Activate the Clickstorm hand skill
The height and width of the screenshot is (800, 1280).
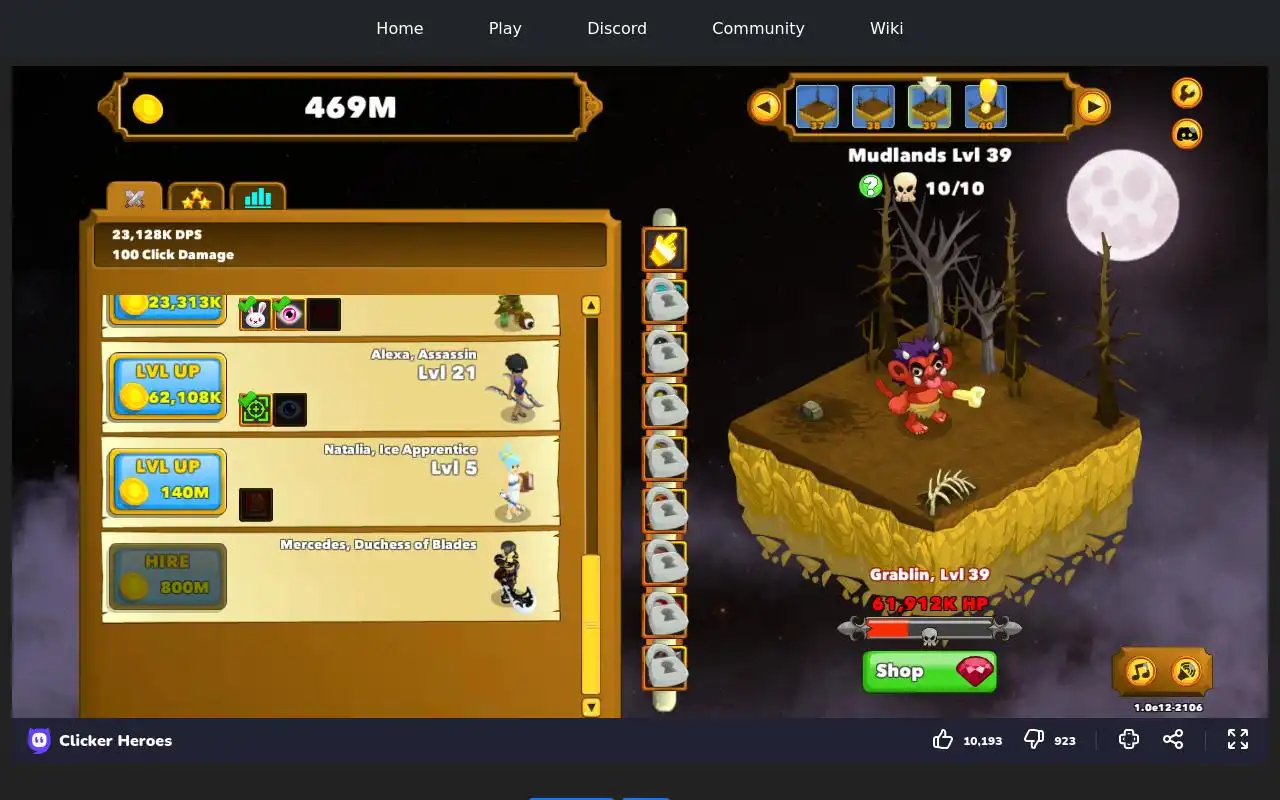coord(664,249)
